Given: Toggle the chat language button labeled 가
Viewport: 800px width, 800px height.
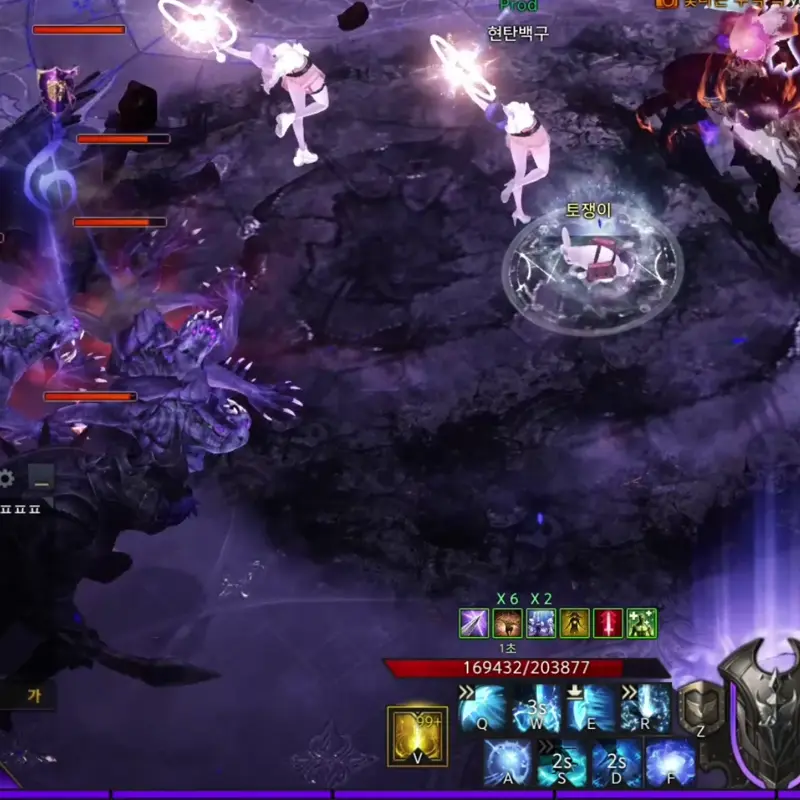Looking at the screenshot, I should click(x=33, y=696).
